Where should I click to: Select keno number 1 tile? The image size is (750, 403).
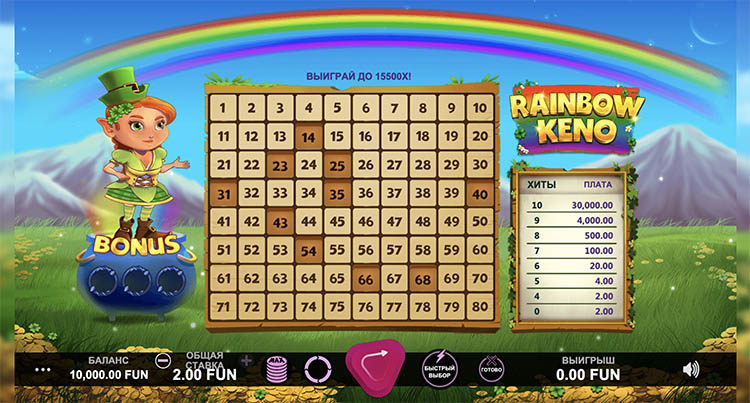[224, 109]
